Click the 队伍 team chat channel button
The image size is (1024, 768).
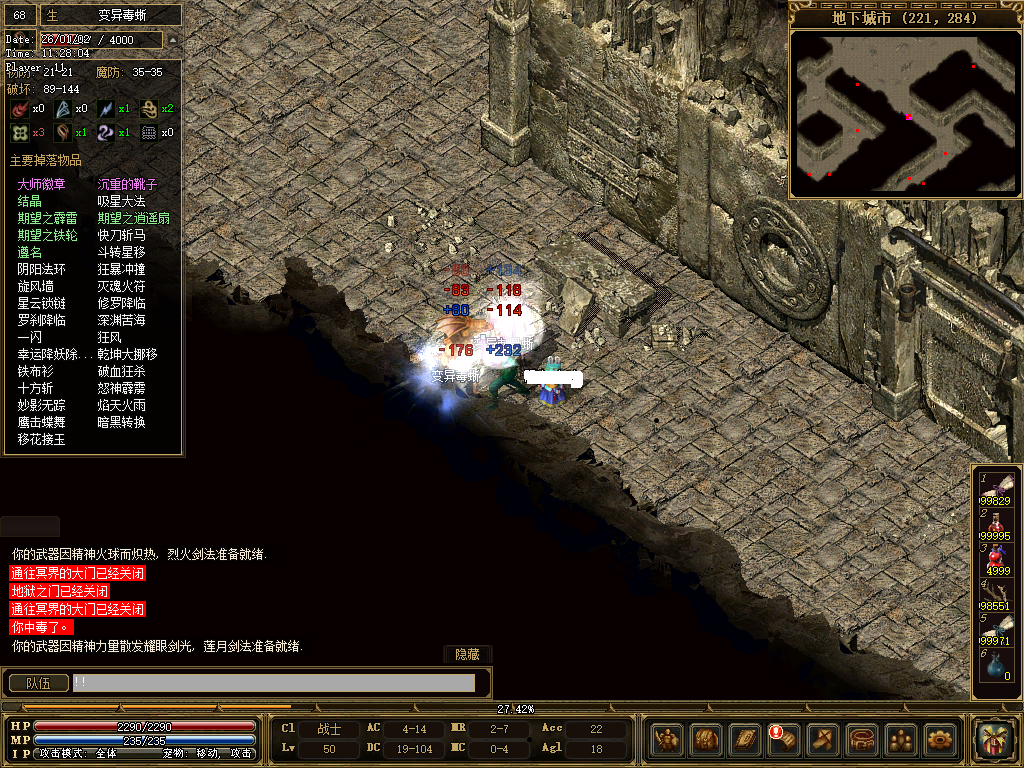pos(38,683)
